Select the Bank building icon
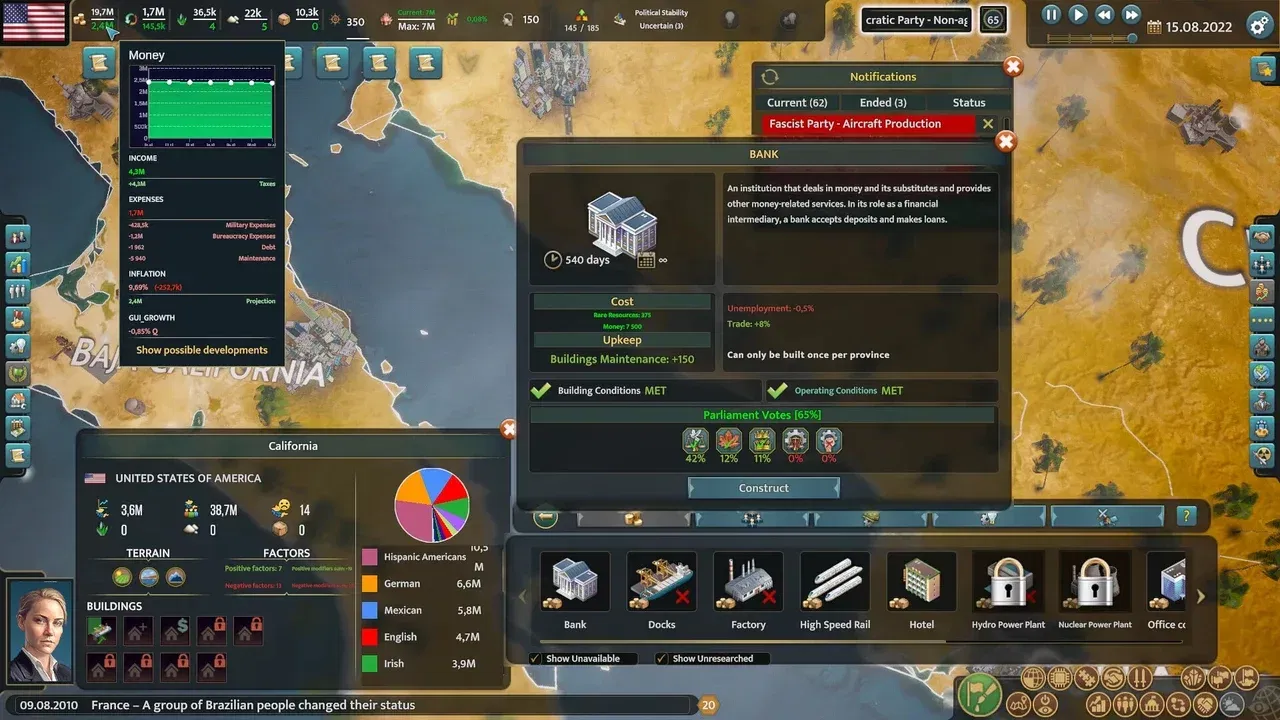This screenshot has width=1280, height=720. click(574, 582)
